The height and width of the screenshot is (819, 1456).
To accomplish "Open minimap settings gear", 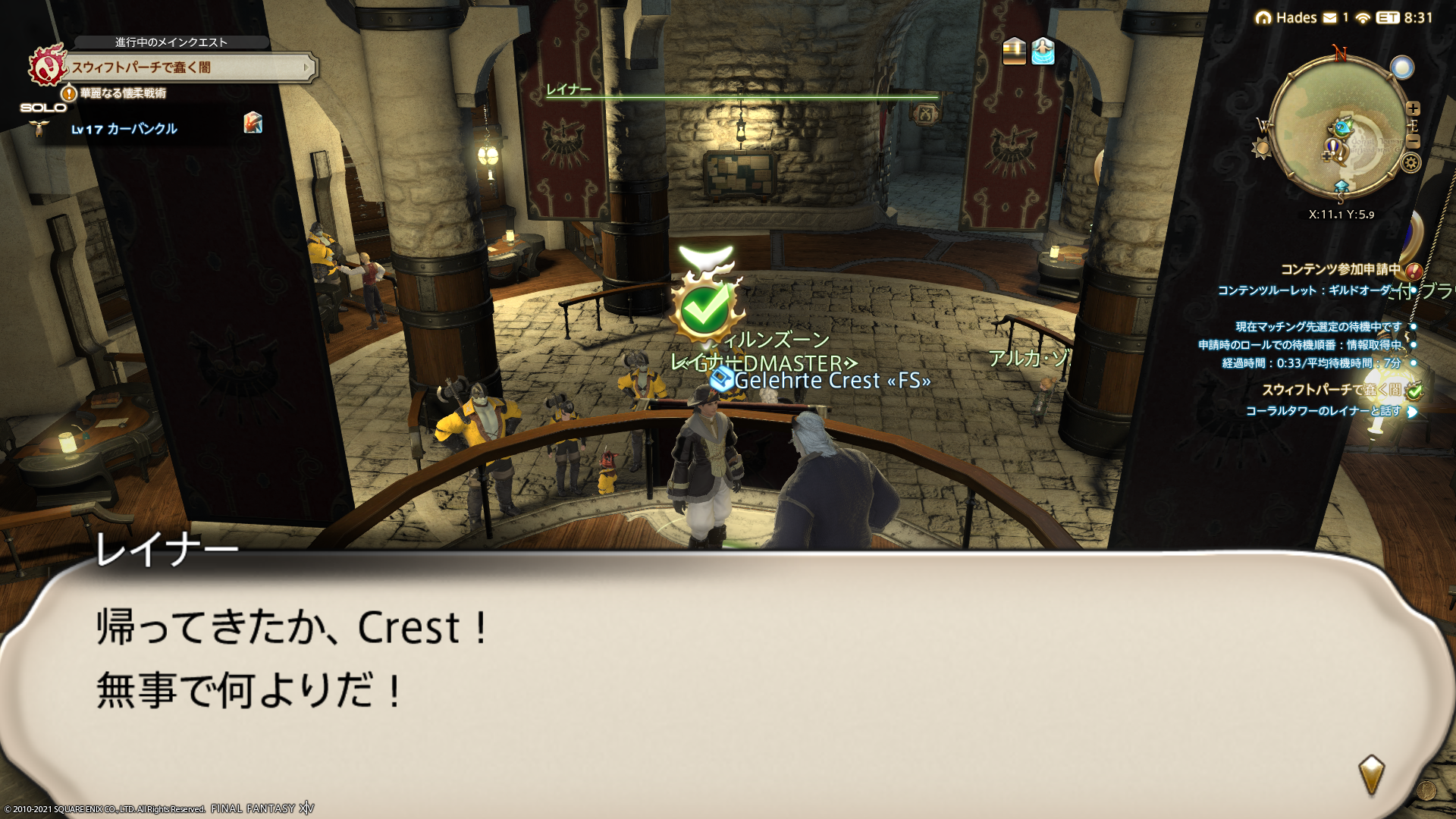I will click(1410, 162).
